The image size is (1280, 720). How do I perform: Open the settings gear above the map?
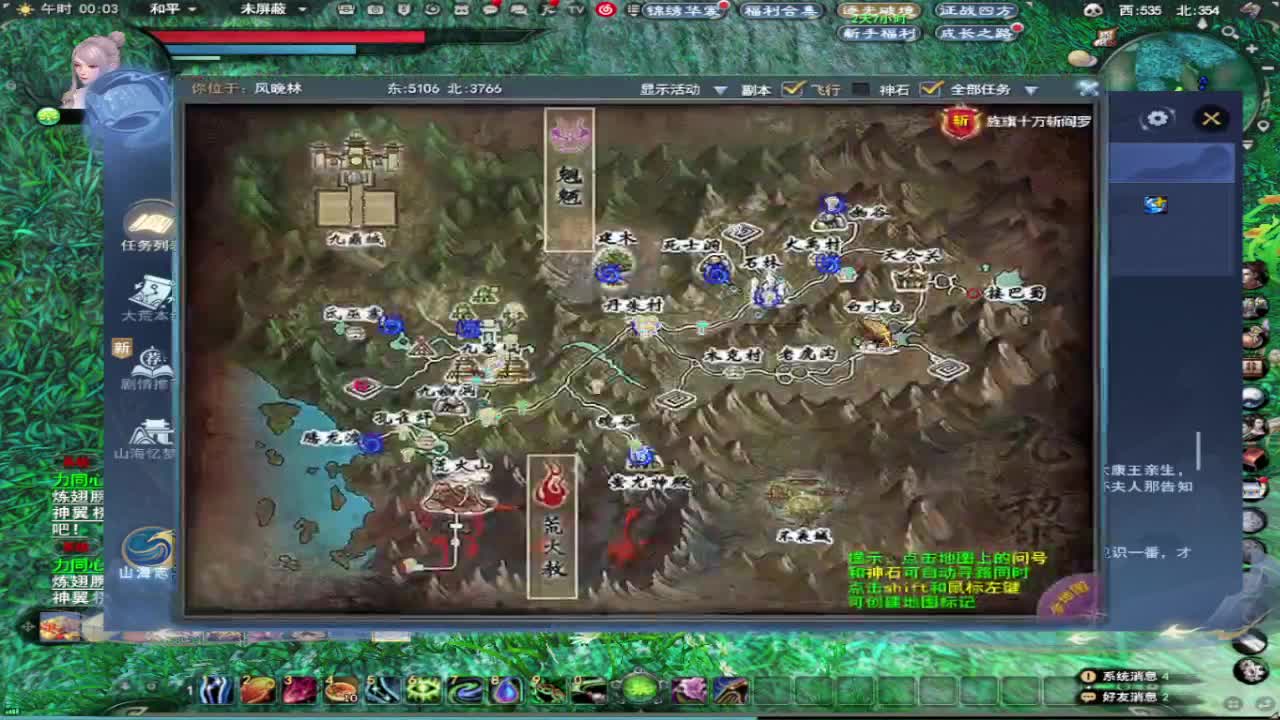click(x=1157, y=118)
